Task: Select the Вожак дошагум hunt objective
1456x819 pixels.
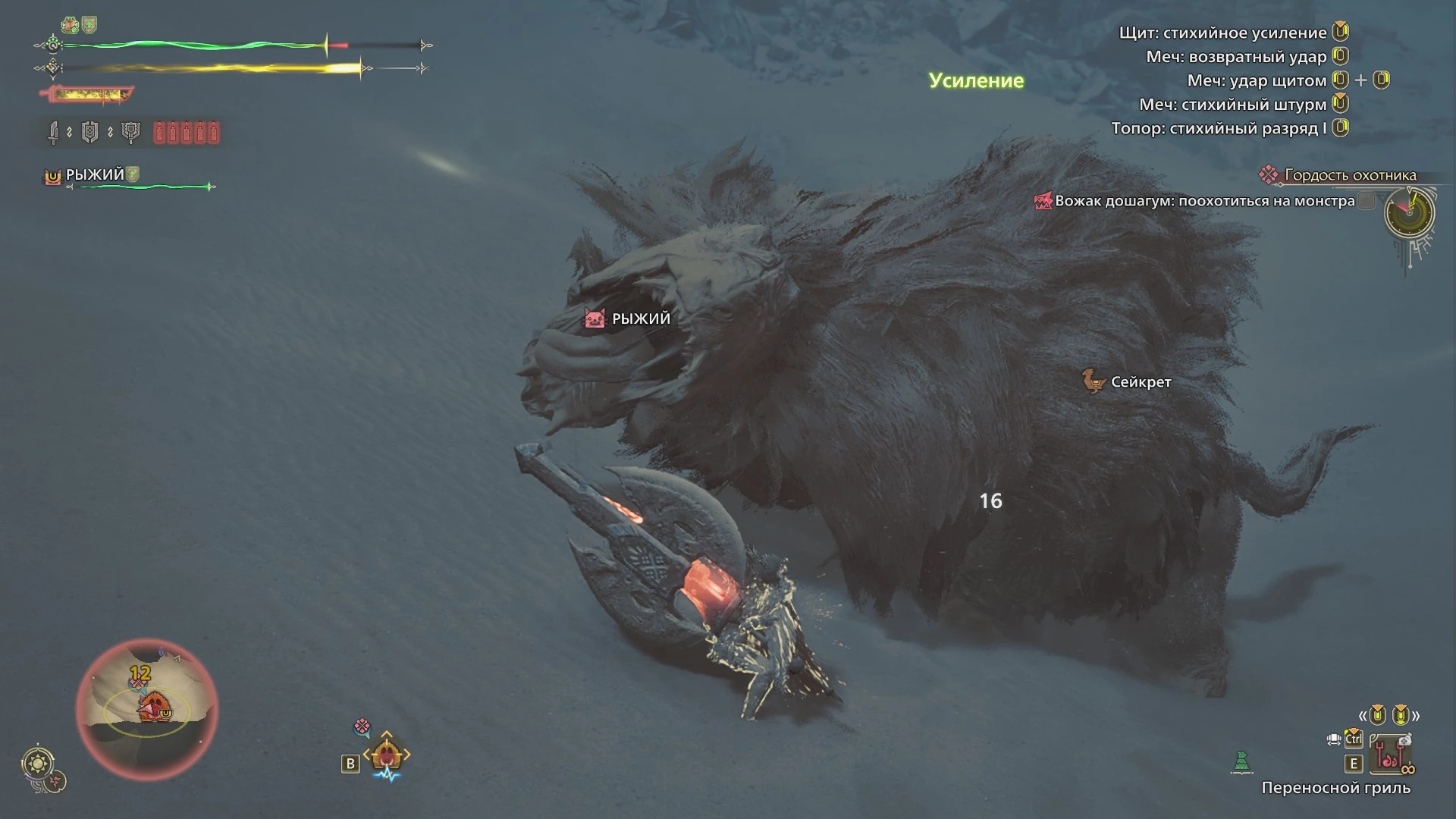Action: [1204, 201]
